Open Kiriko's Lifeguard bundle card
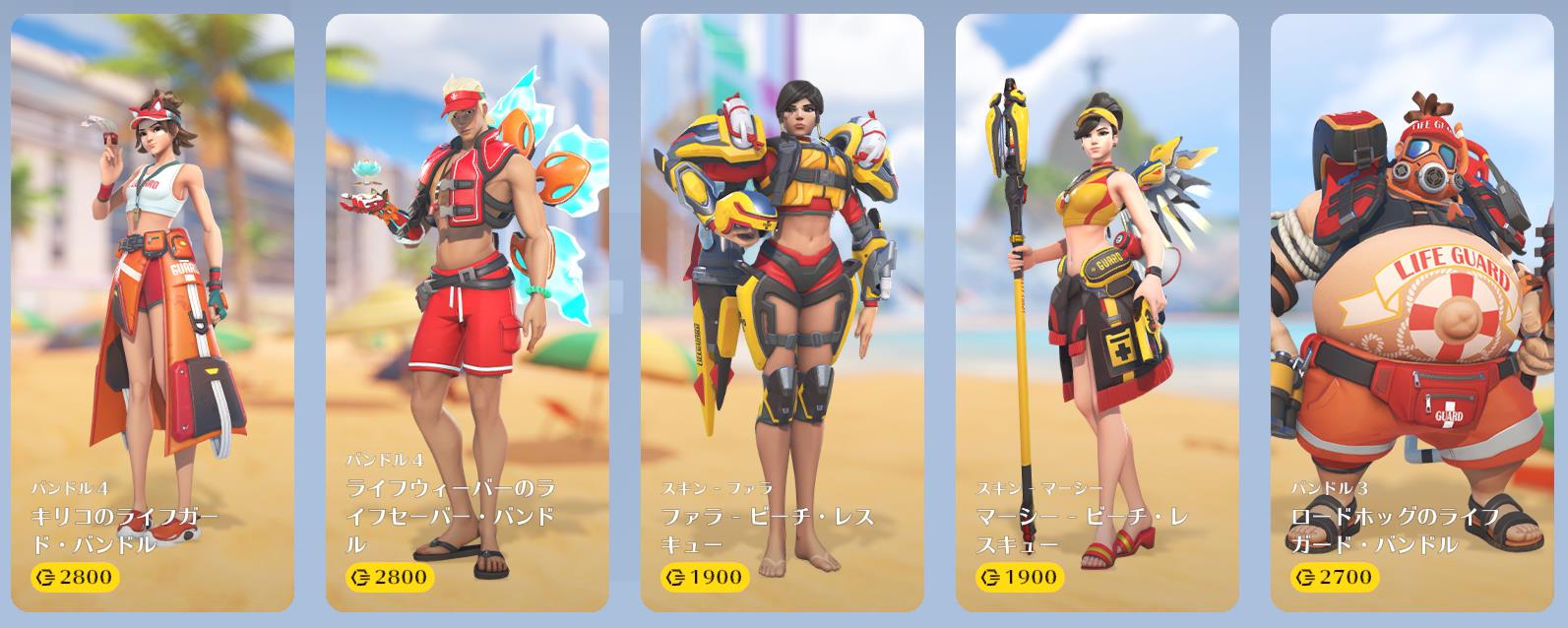Screen dimensions: 1568x628 153,313
